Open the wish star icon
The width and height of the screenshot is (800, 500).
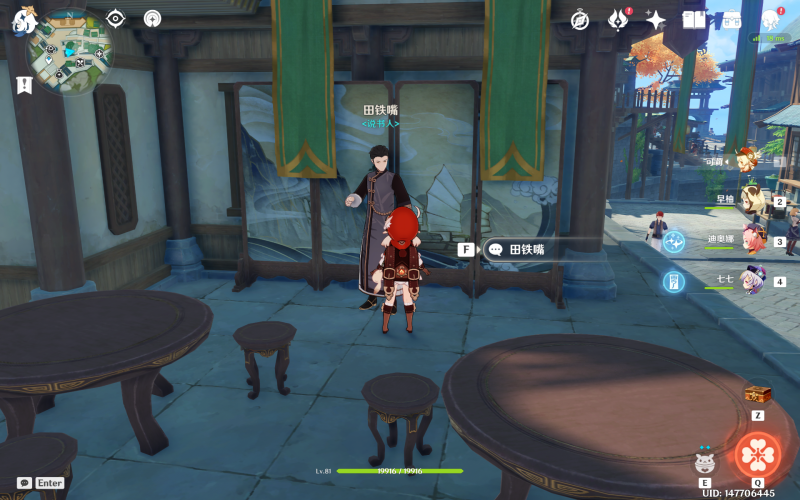coord(656,20)
